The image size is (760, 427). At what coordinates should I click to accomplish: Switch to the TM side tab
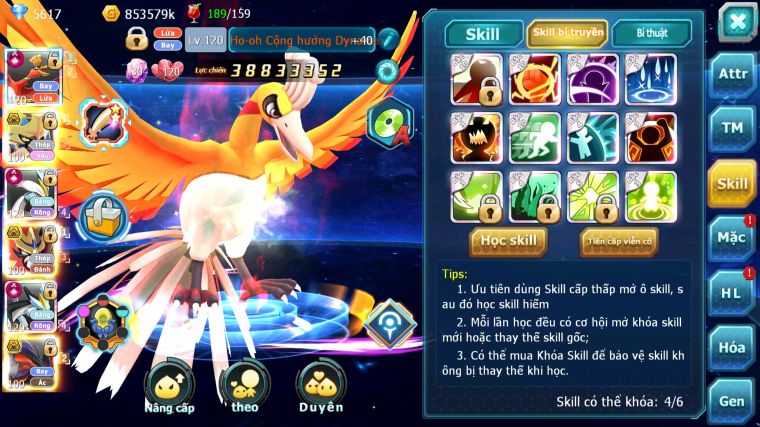(x=733, y=128)
